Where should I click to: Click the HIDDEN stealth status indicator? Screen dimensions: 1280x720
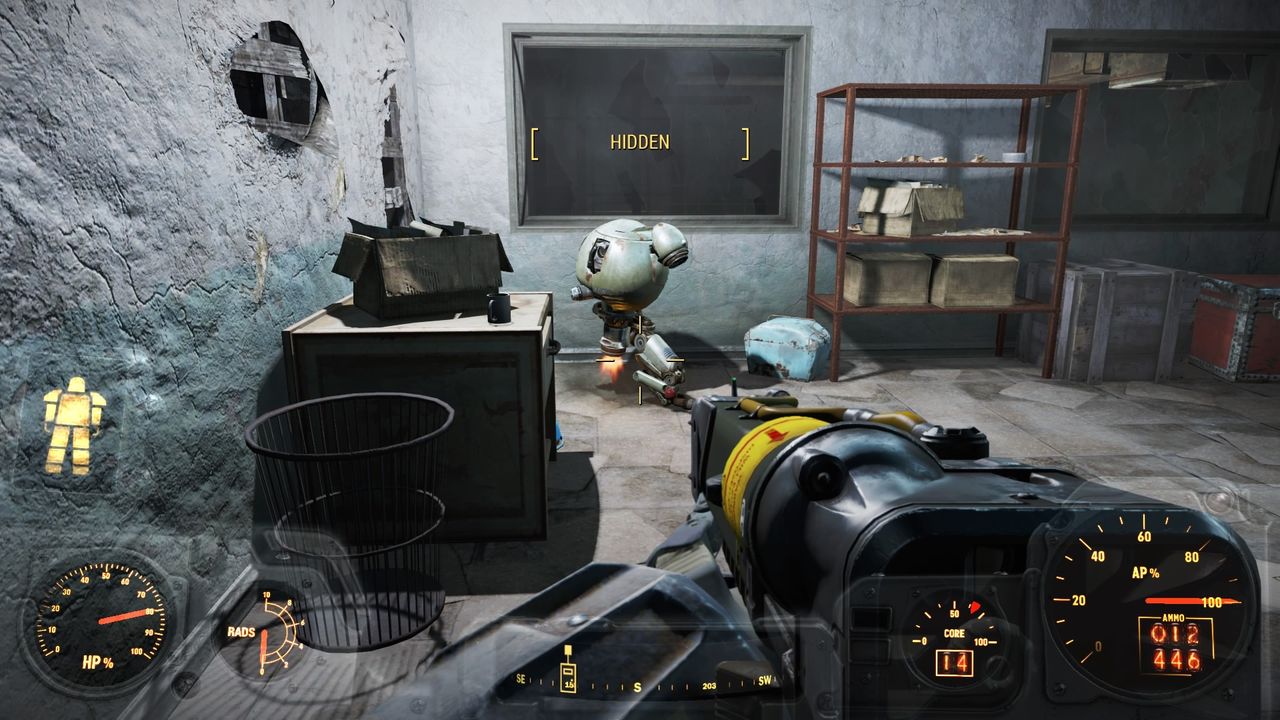click(x=640, y=143)
